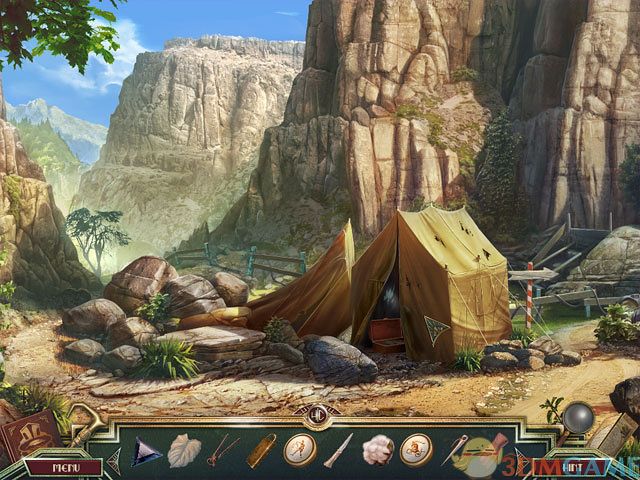Pick the white leaf from inventory
640x480 pixels.
coord(183,450)
